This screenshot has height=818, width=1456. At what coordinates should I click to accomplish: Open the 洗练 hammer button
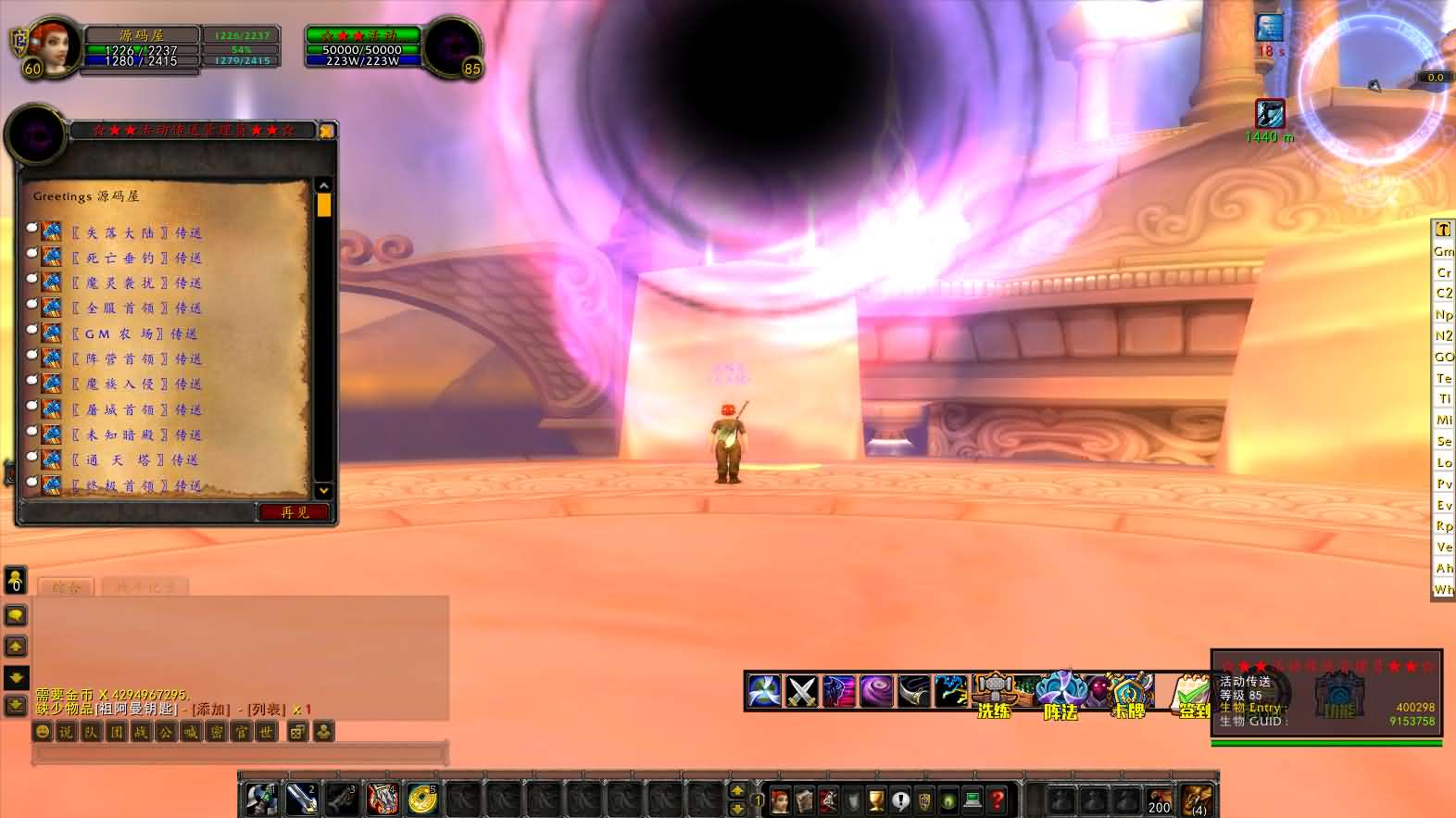[993, 693]
